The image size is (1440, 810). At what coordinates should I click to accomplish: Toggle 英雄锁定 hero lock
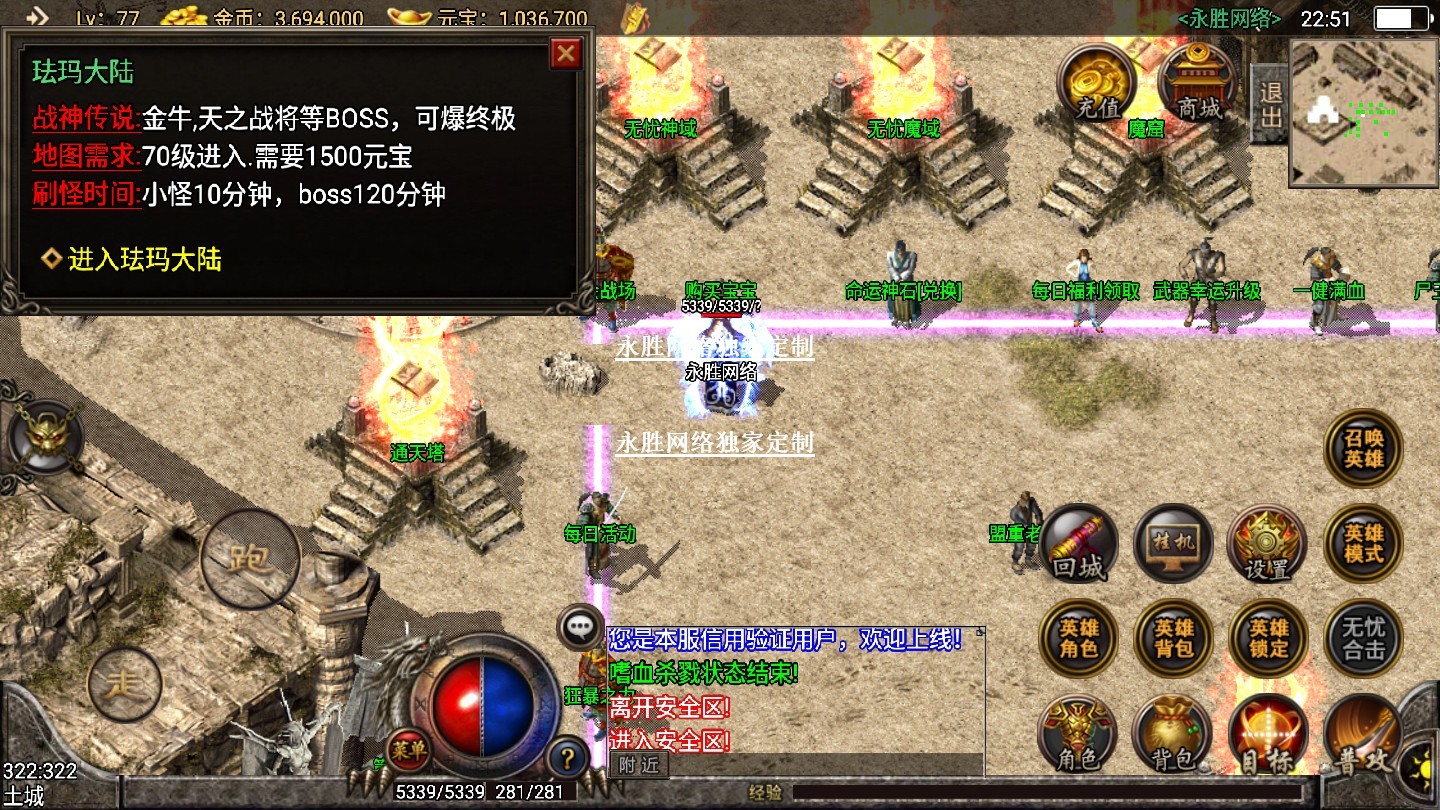click(1268, 639)
